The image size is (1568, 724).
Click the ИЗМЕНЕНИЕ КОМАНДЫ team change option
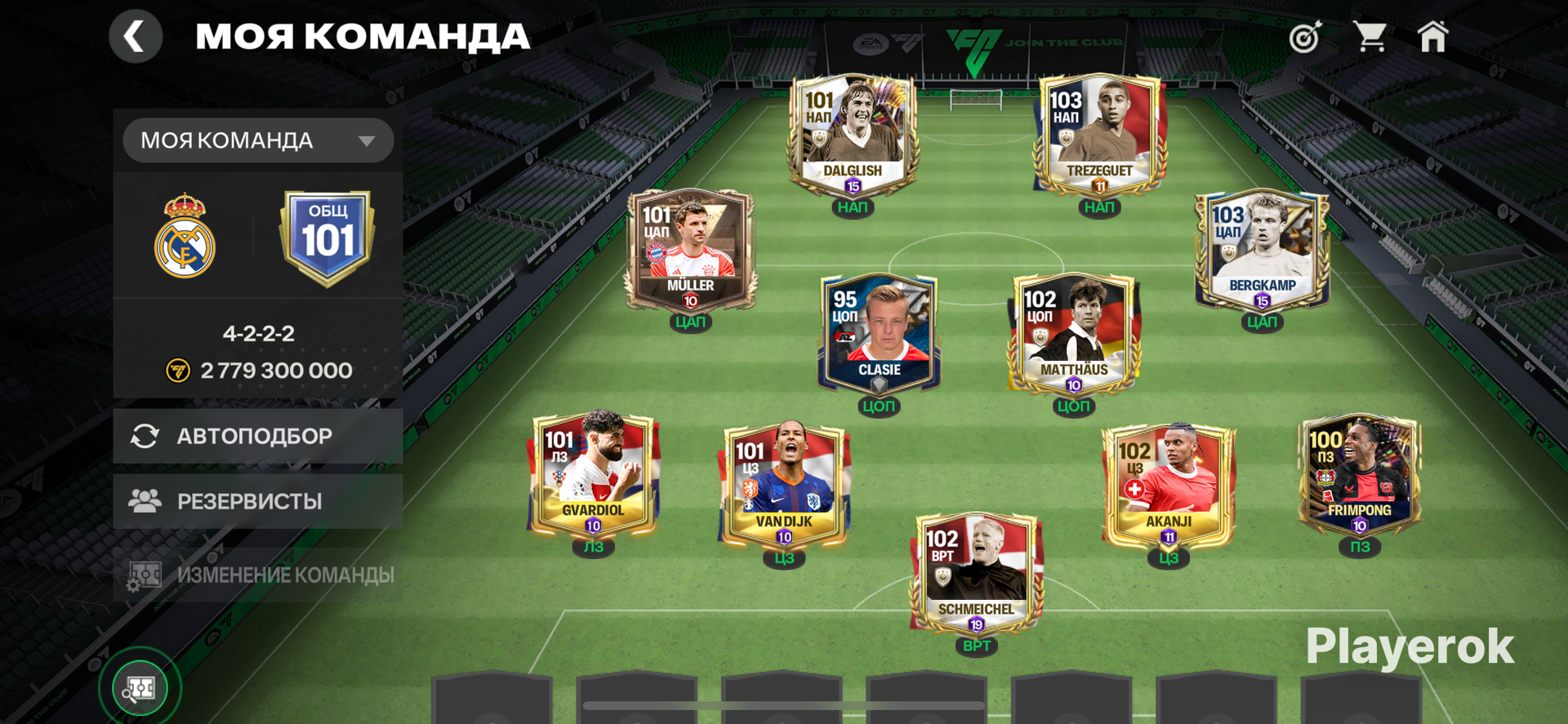[258, 575]
